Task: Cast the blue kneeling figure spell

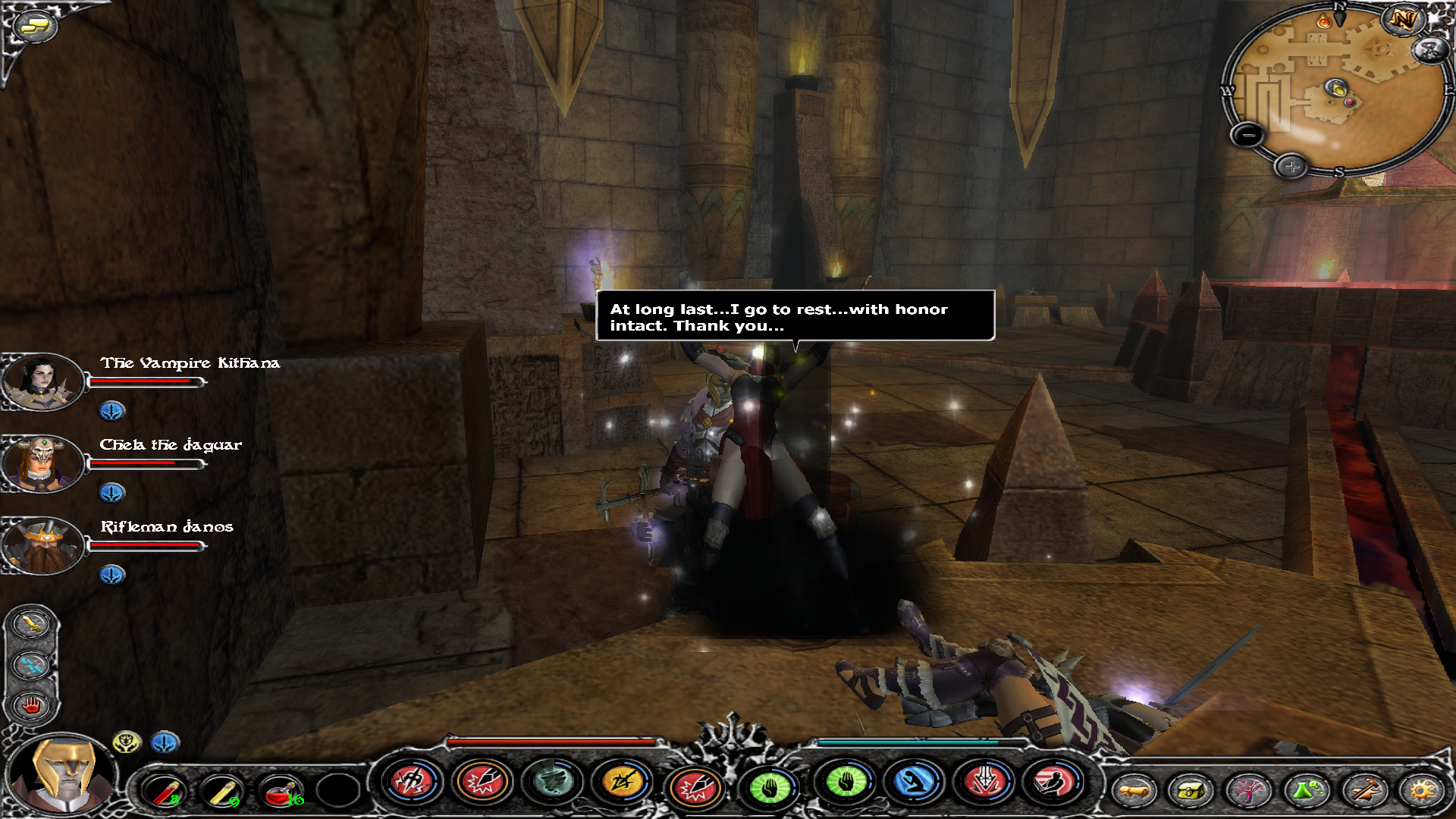Action: [x=915, y=781]
